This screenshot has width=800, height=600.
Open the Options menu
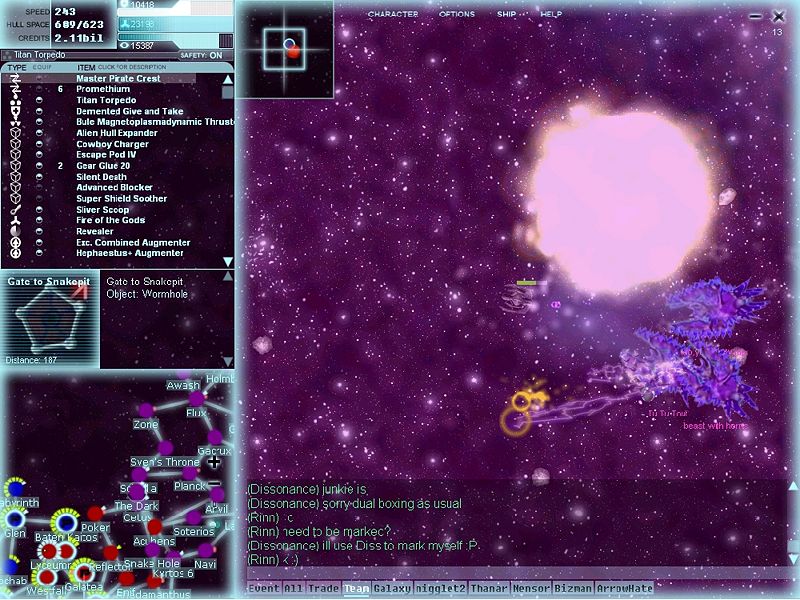point(457,15)
